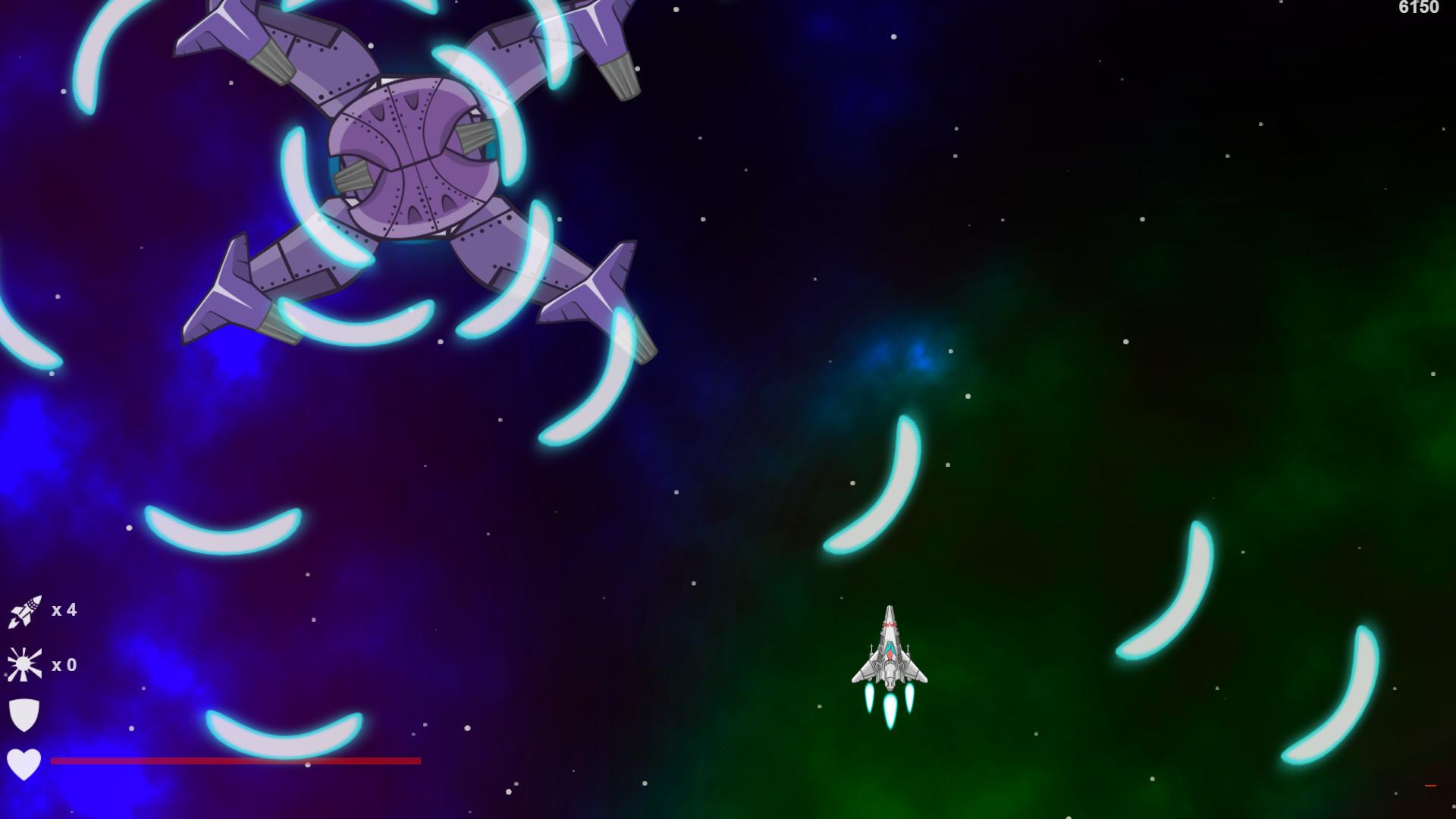1456x819 pixels.
Task: Toggle the rocket ammo counter x4
Action: pos(64,610)
